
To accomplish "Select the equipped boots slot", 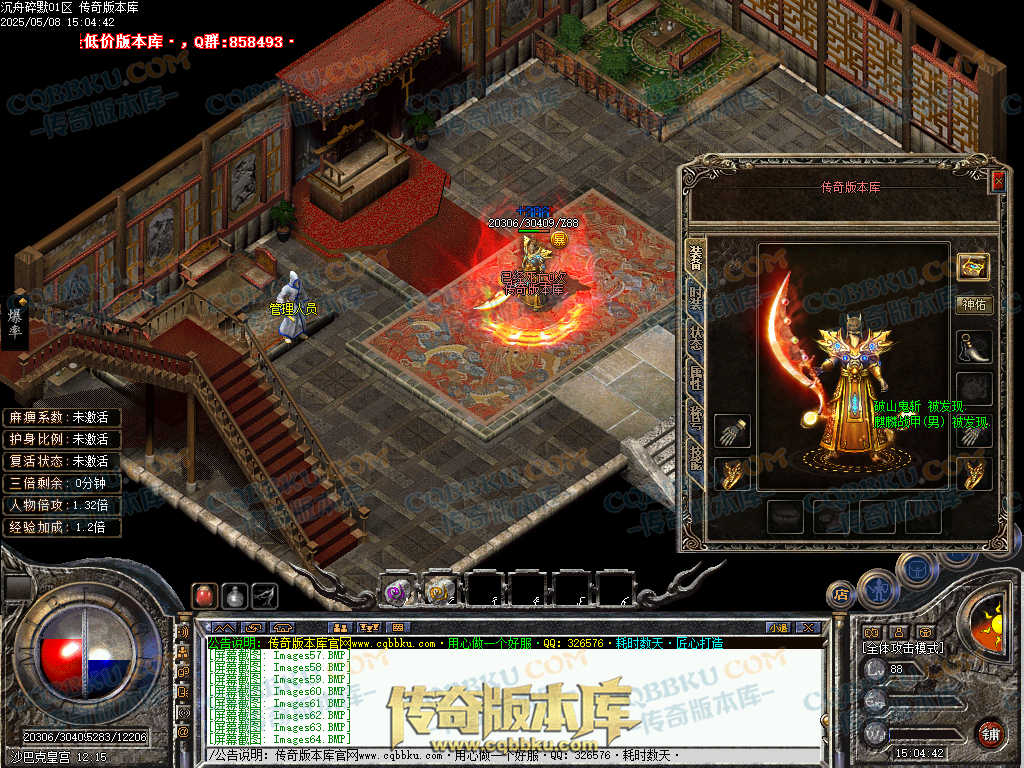I will [974, 347].
